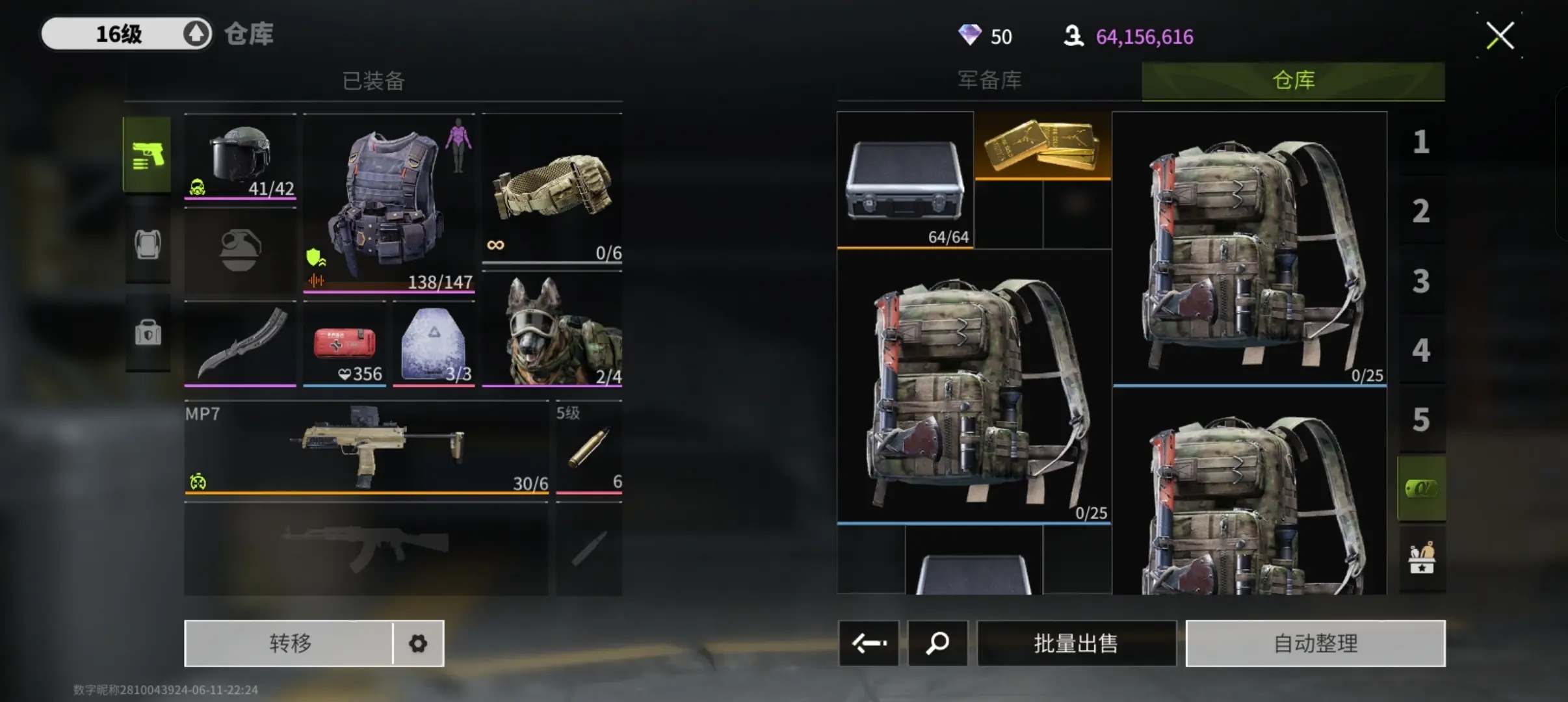Choose the MP7 weapon slot
1568x702 pixels.
[x=366, y=448]
